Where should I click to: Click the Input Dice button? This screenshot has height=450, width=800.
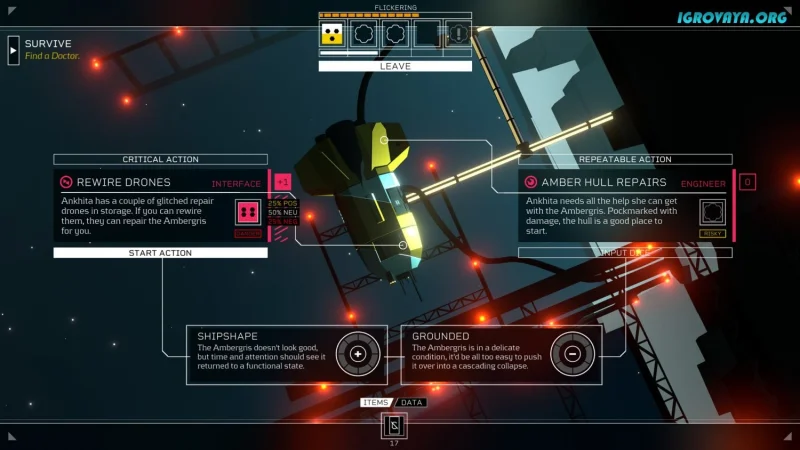625,253
